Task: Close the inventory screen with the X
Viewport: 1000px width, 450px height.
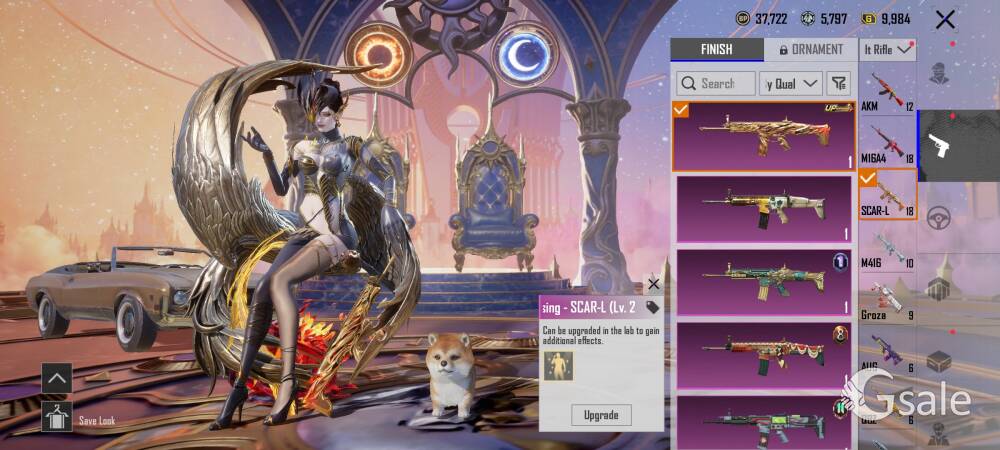Action: click(945, 19)
